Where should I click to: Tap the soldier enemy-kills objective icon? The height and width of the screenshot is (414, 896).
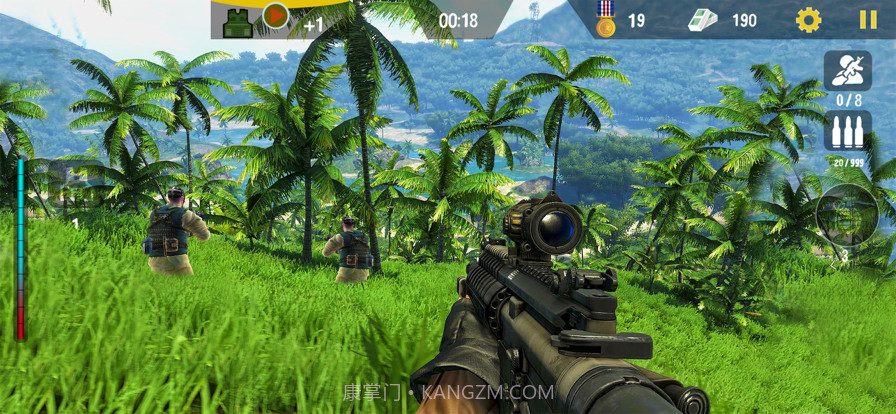[847, 70]
